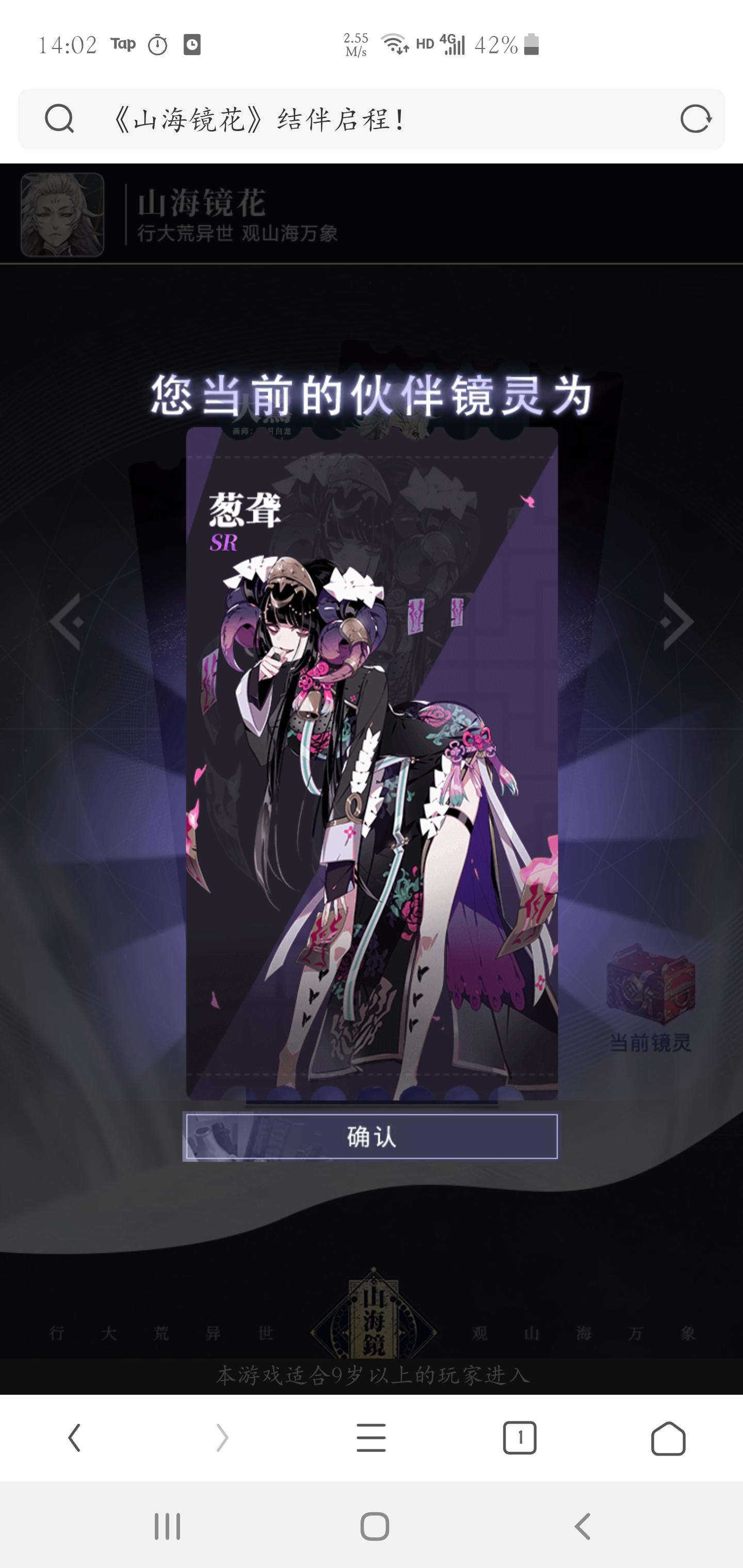Toggle the HD indicator in status bar
Screen dimensions: 743x1568
425,44
